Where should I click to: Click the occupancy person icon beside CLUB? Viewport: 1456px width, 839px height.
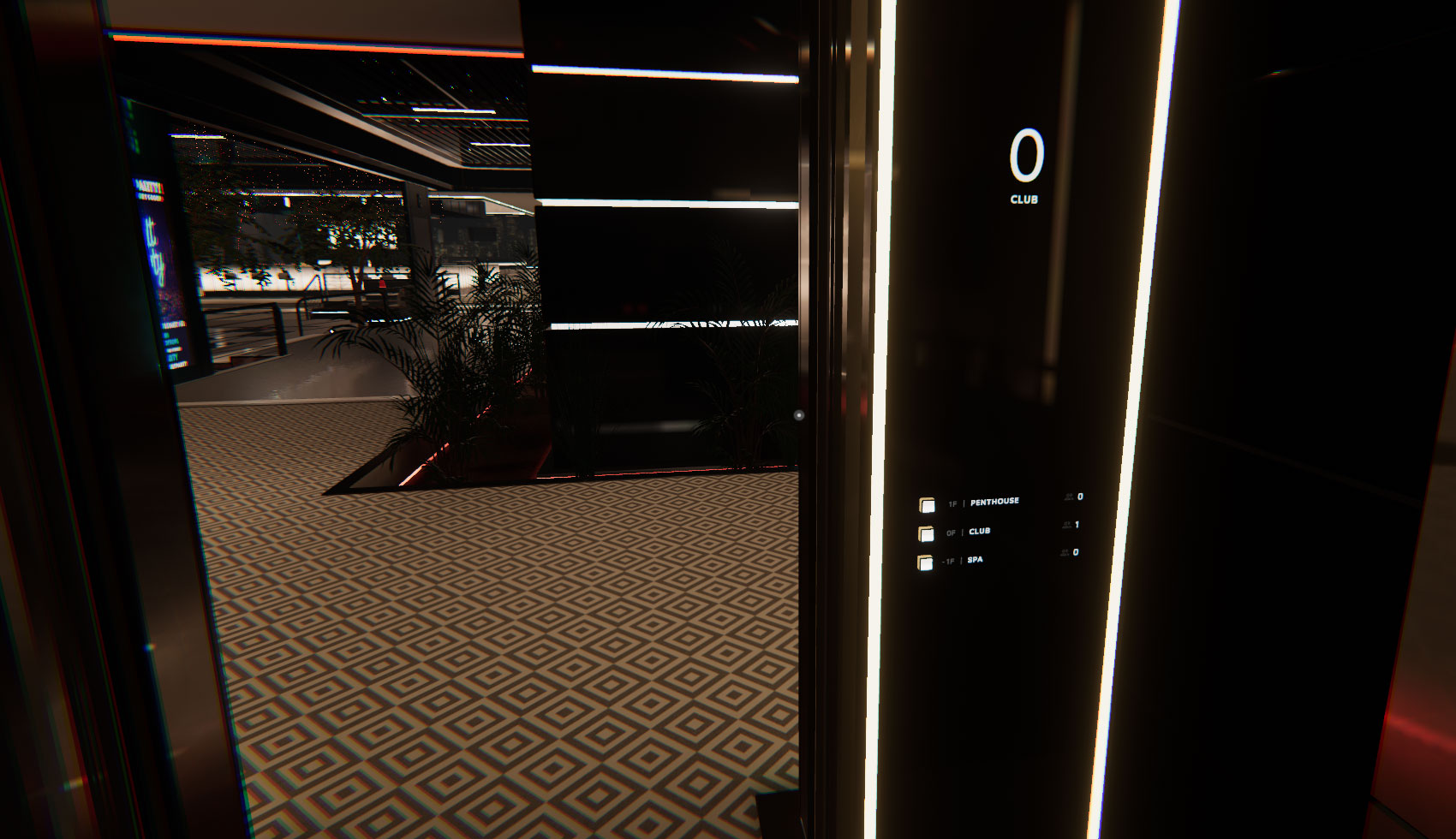(x=1067, y=524)
